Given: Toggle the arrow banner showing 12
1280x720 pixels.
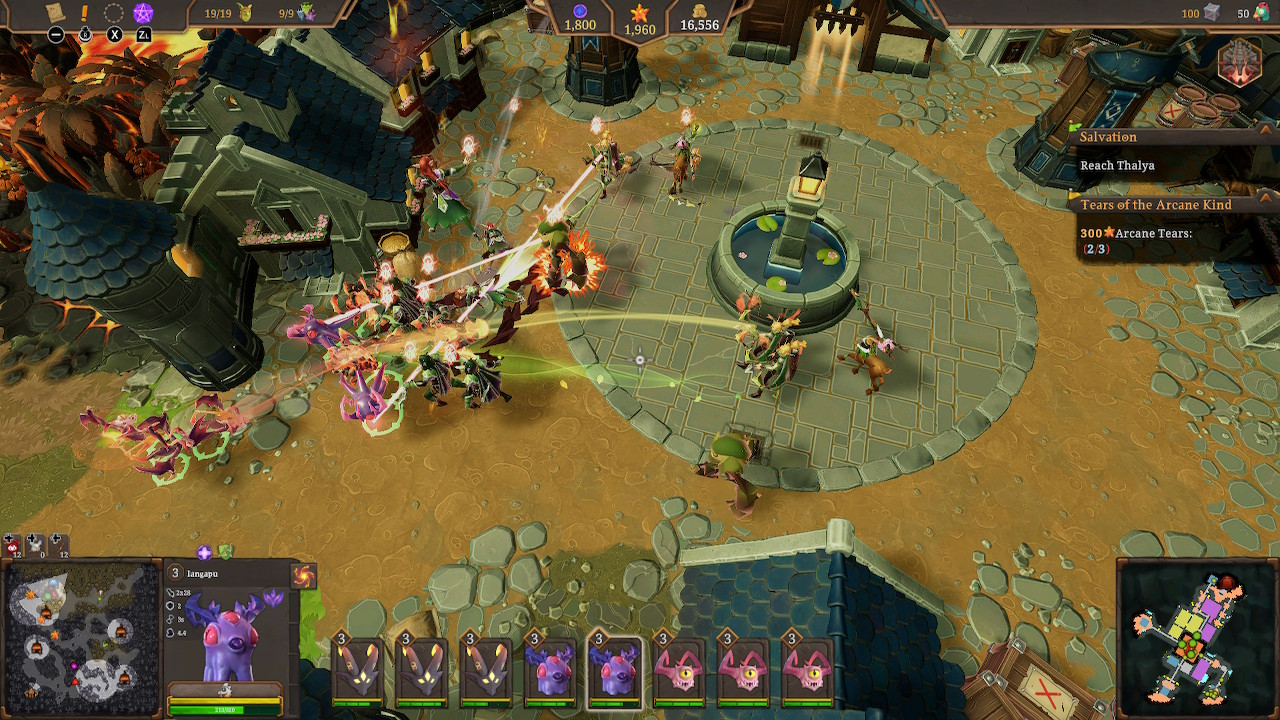Looking at the screenshot, I should [58, 546].
